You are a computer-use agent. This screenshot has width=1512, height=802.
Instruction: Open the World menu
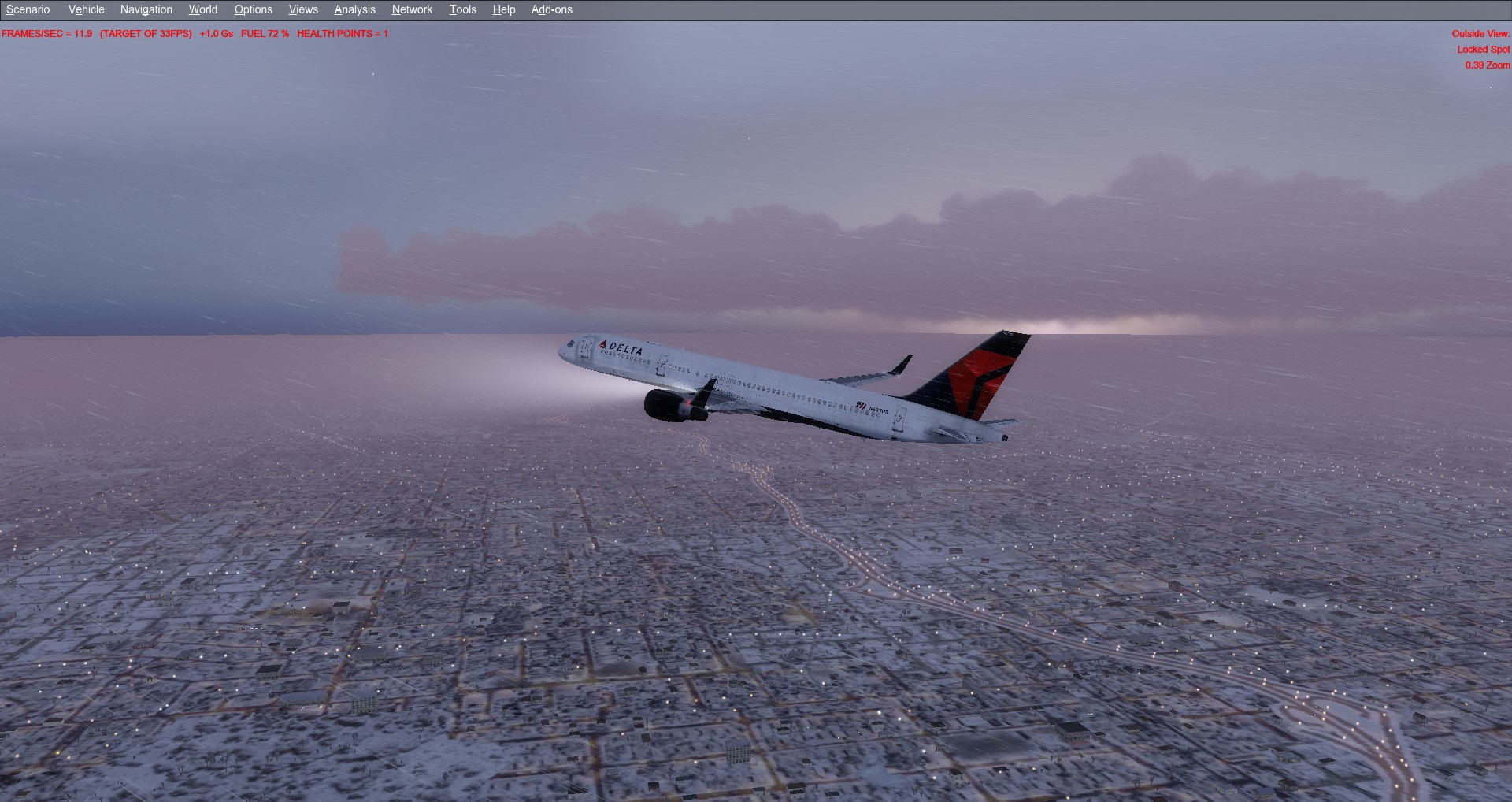pos(202,9)
